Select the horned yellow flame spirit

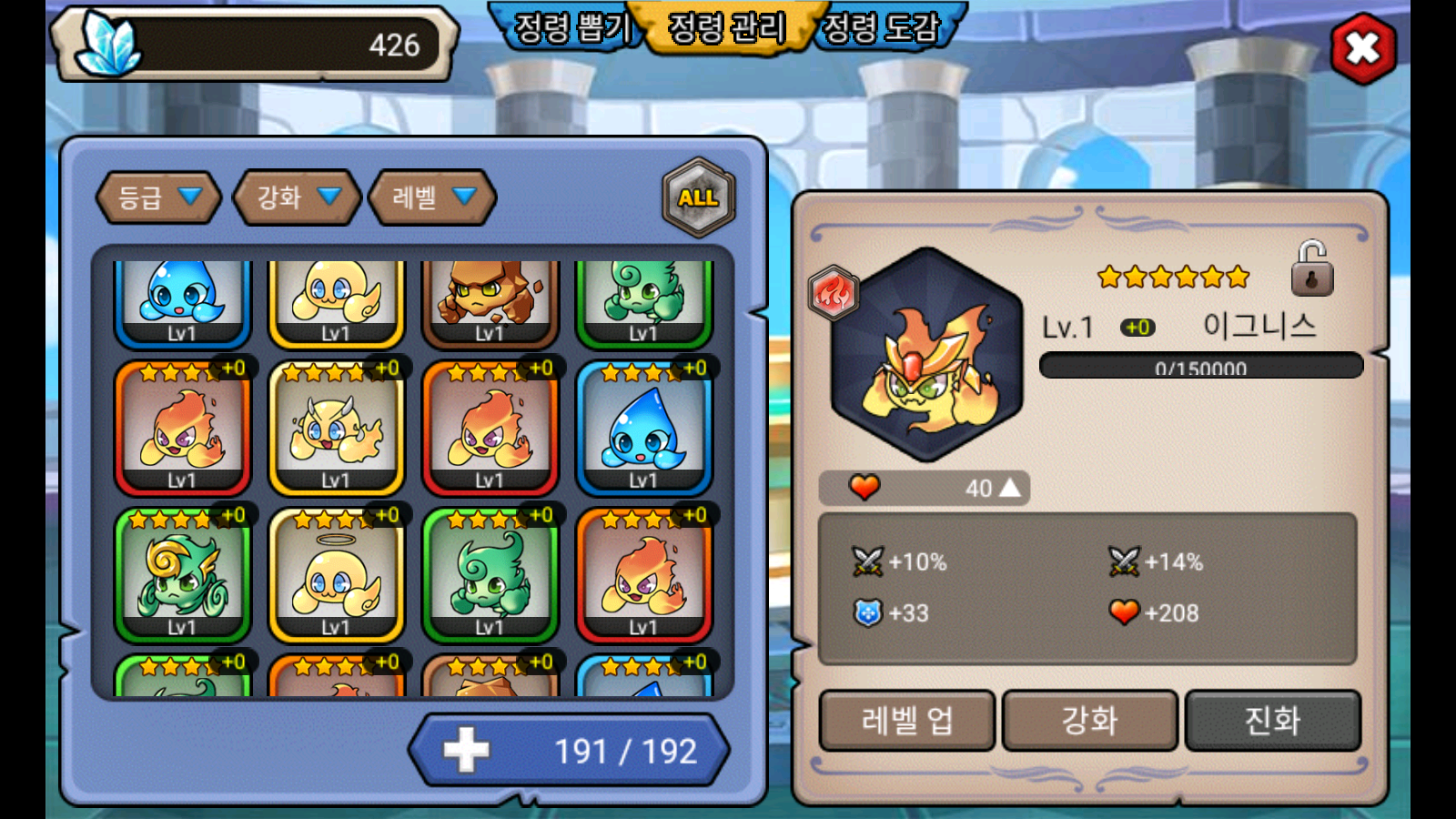pos(336,428)
